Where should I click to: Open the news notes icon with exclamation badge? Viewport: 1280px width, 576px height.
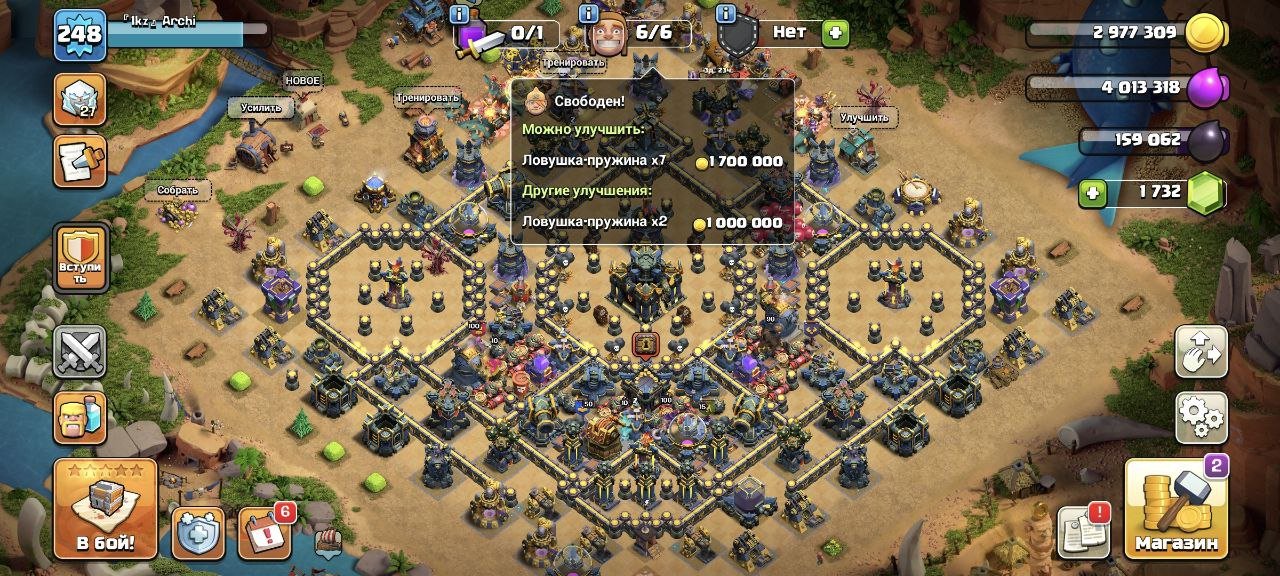click(x=1083, y=532)
